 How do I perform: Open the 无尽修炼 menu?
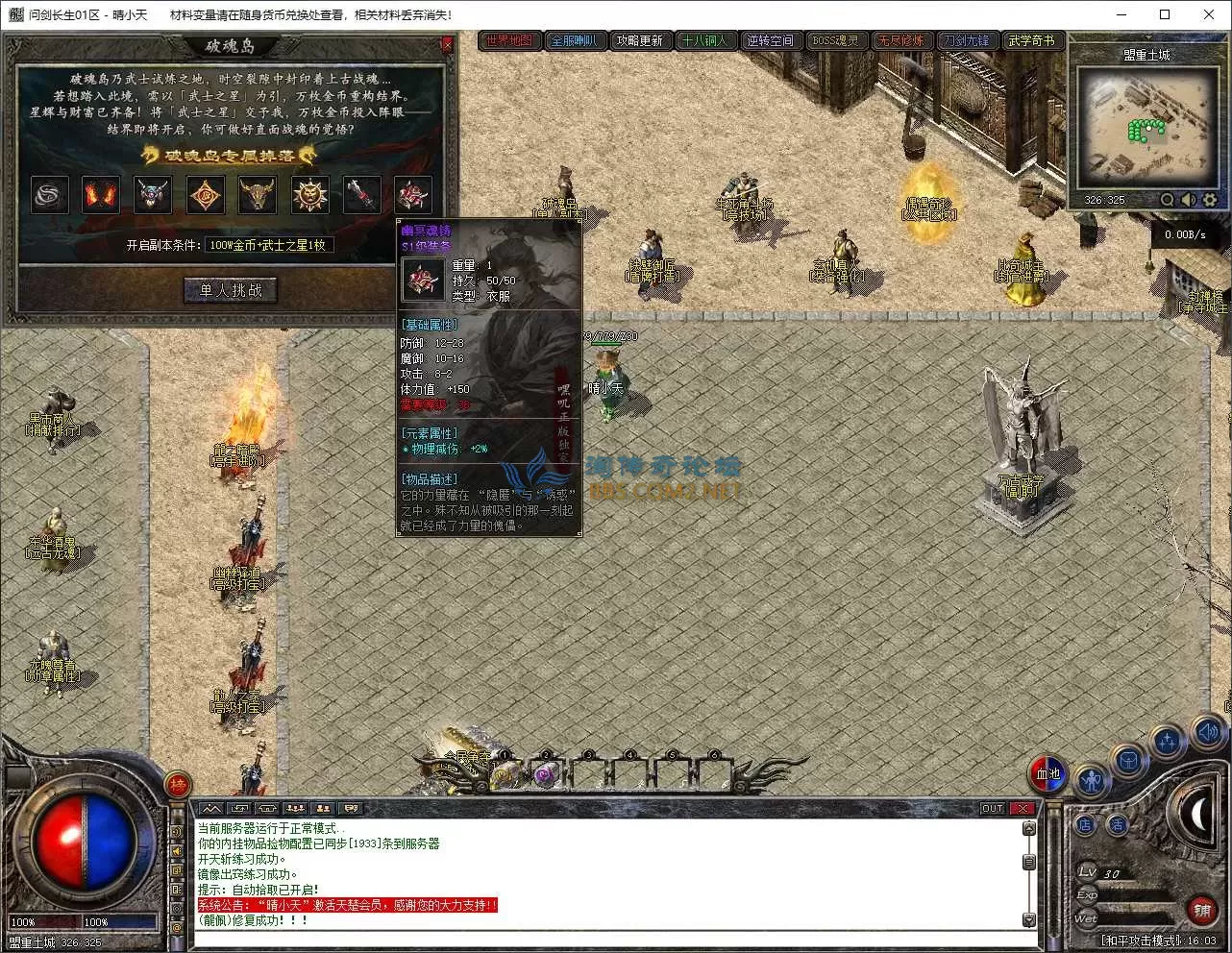(900, 40)
